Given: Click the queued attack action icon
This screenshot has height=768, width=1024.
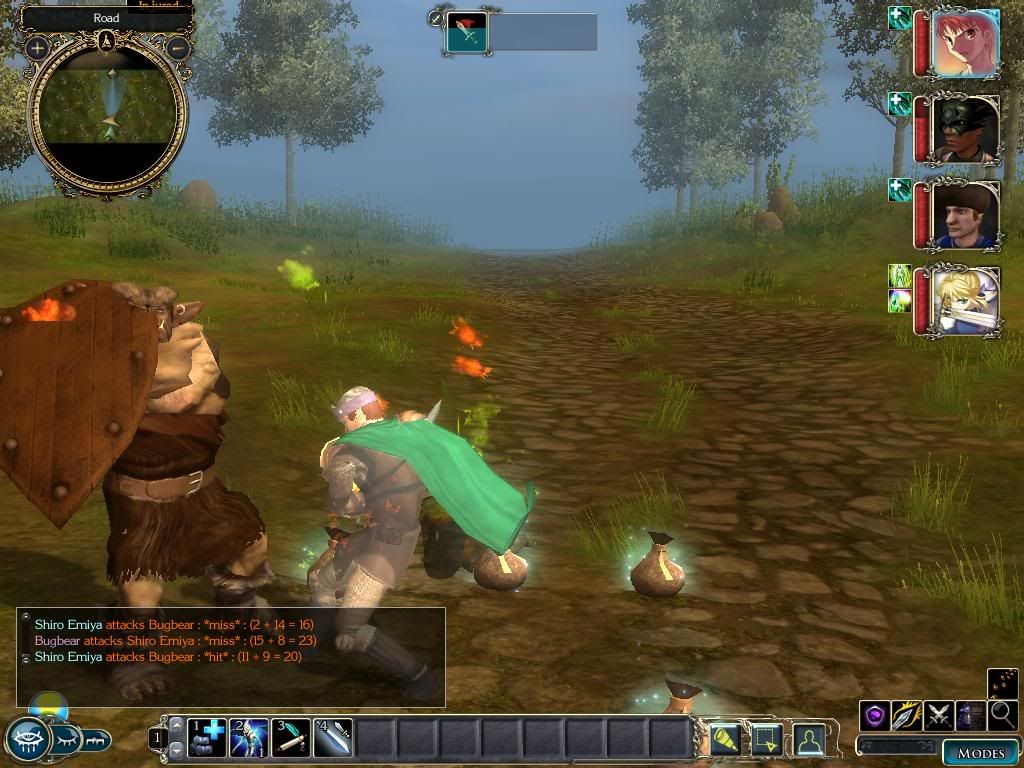Looking at the screenshot, I should pyautogui.click(x=467, y=32).
